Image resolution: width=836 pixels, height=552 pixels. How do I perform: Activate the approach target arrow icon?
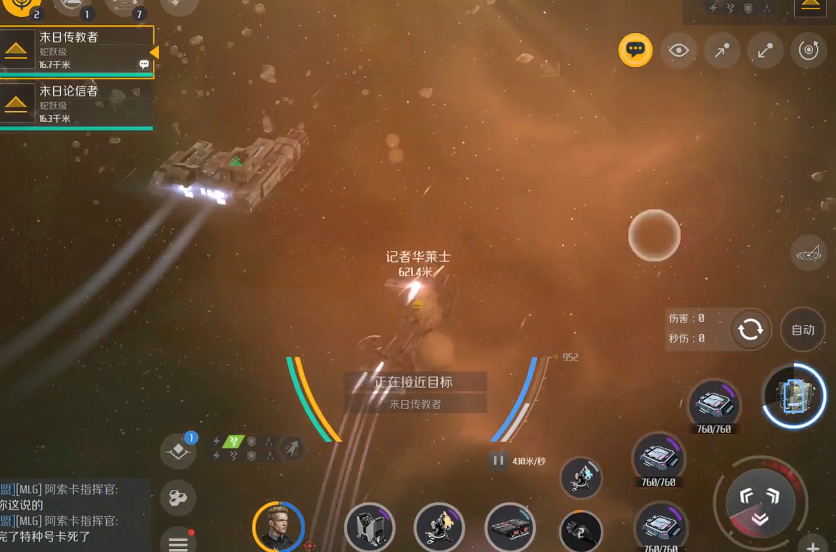(x=722, y=50)
